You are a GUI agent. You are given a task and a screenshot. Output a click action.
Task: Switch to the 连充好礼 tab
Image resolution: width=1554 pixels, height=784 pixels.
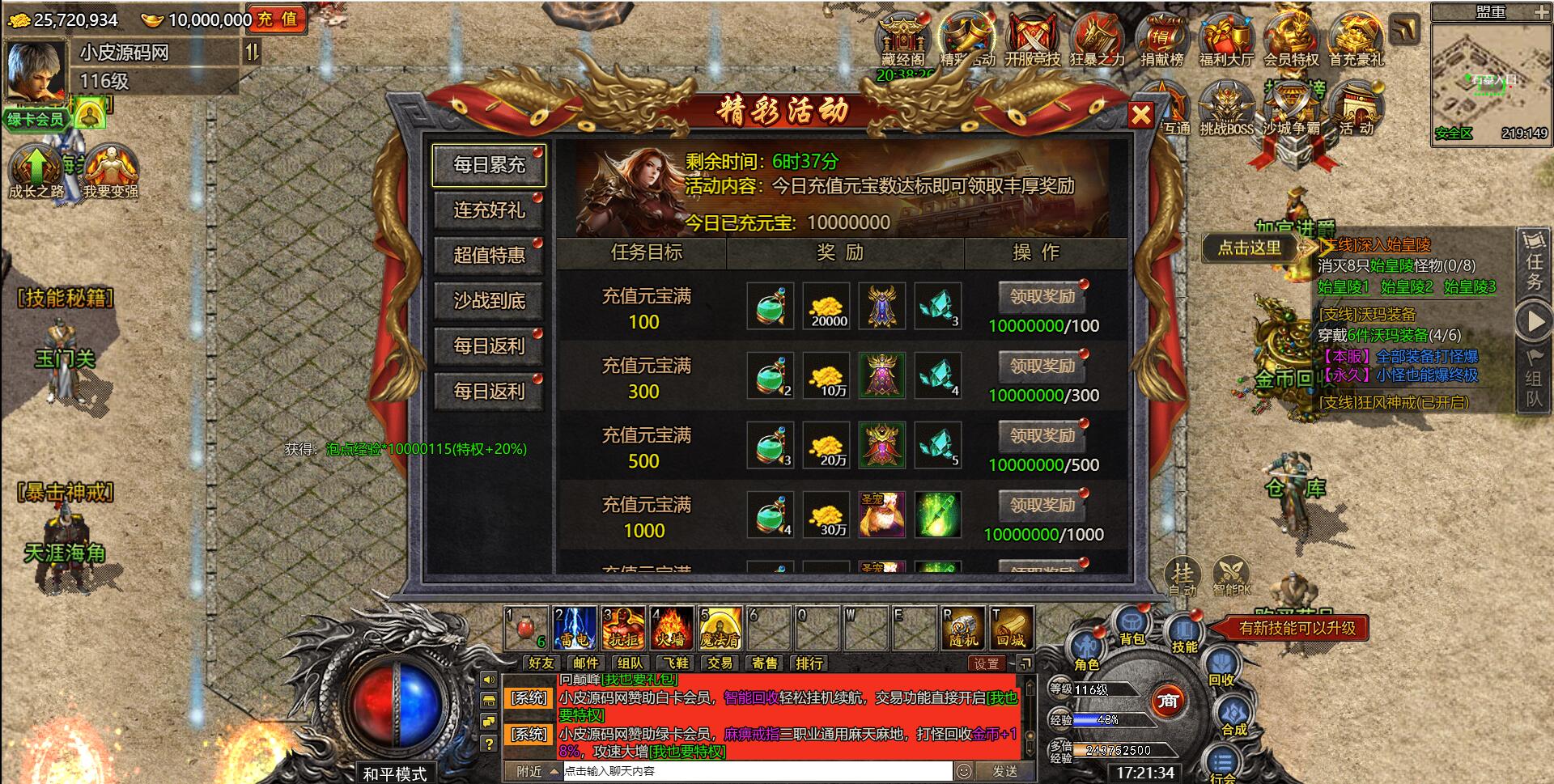(x=489, y=211)
